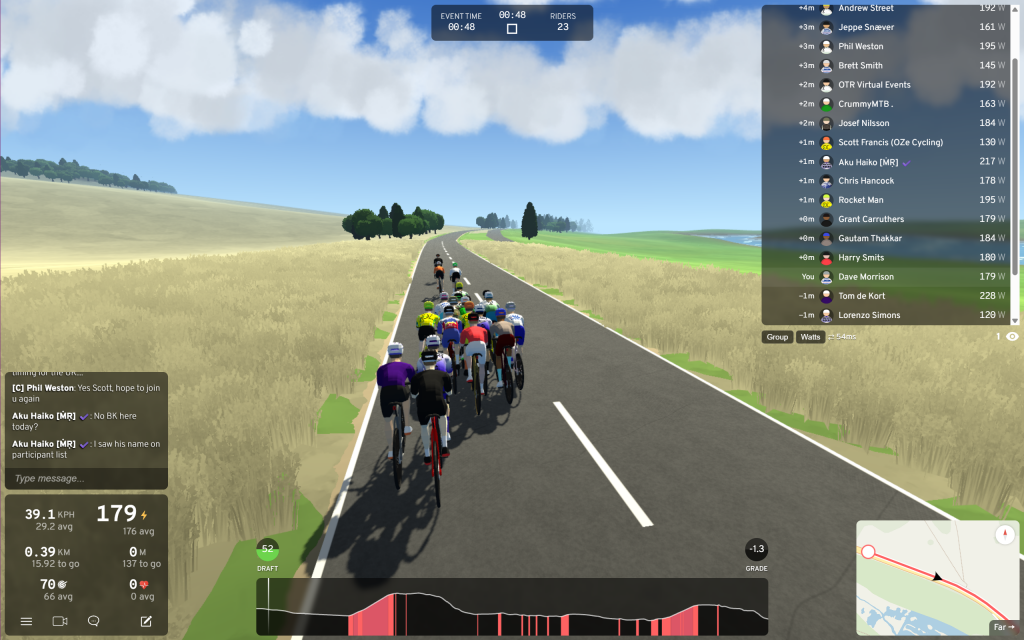Screen dimensions: 1024x640
Task: Open the hamburger menu icon
Action: [26, 621]
